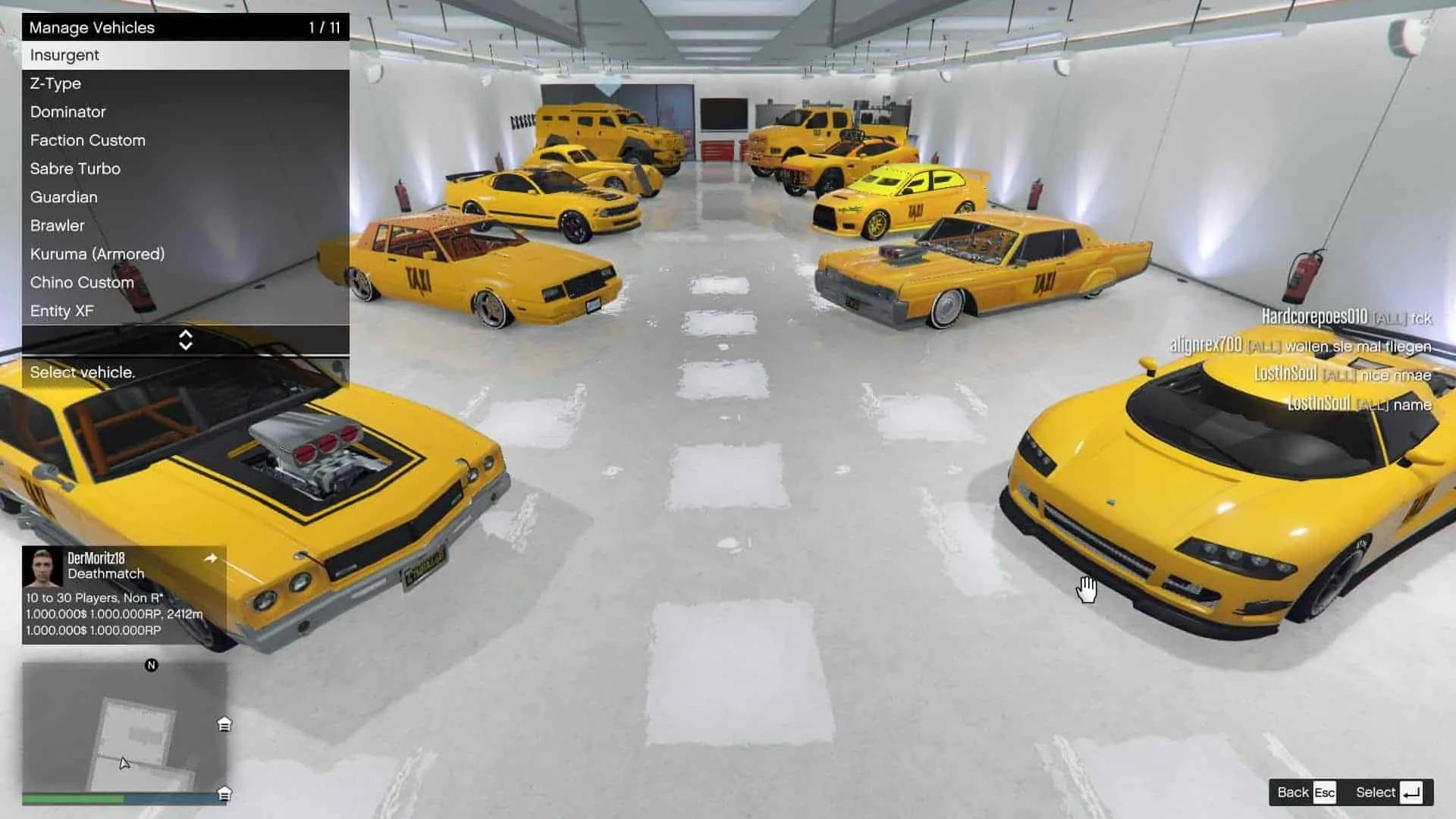Pick the Entity XF entry
This screenshot has width=1456, height=819.
pyautogui.click(x=185, y=311)
